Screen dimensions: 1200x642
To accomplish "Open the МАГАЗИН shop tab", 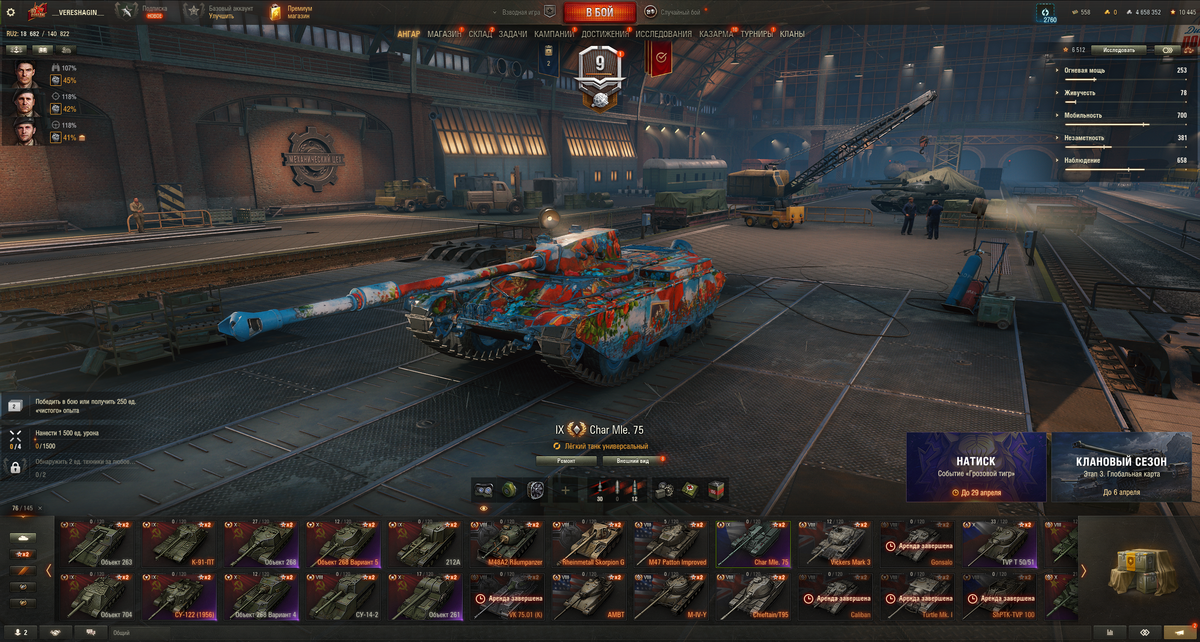I will click(x=445, y=34).
